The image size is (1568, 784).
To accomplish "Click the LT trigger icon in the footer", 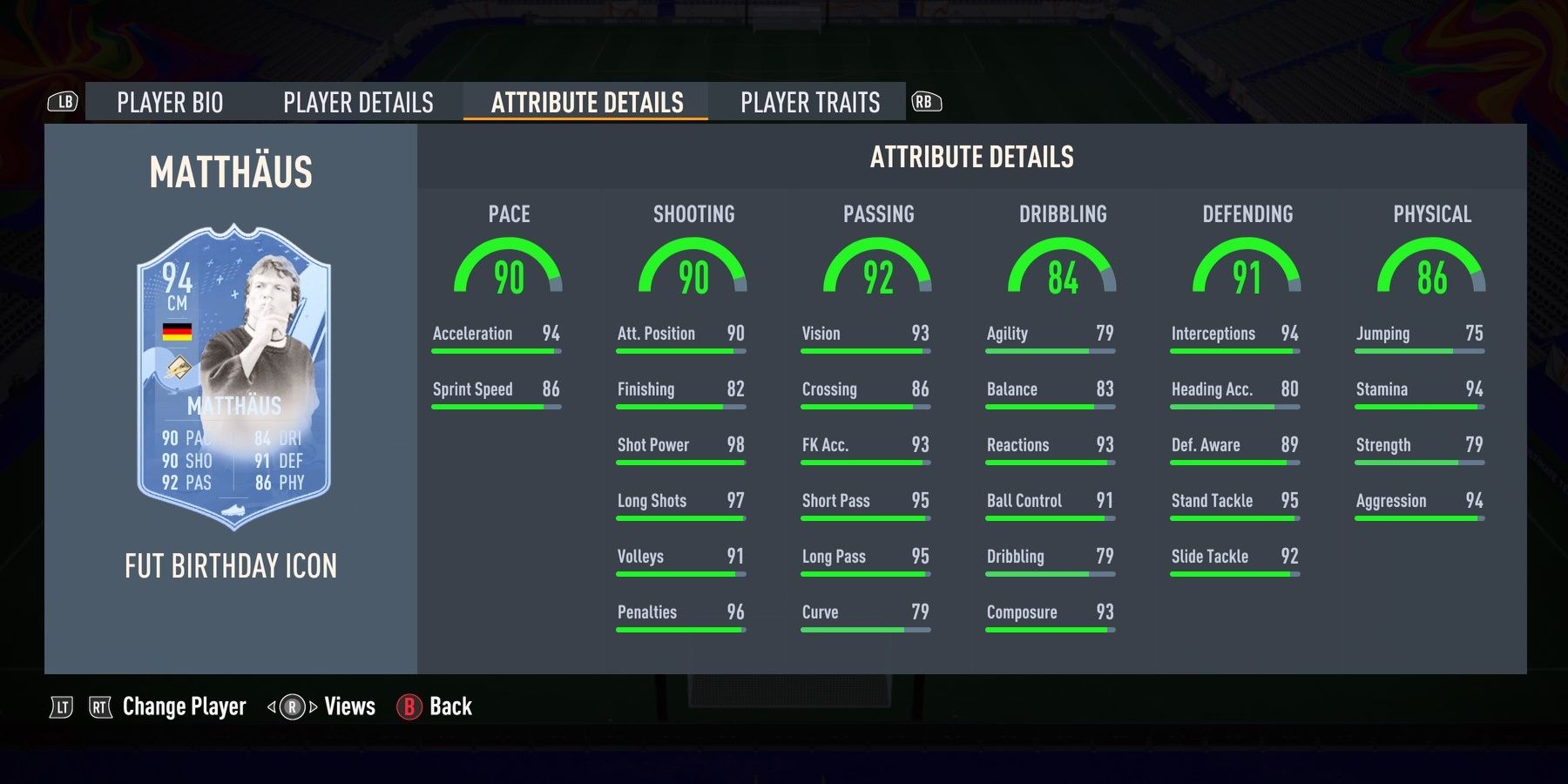I will coord(61,706).
